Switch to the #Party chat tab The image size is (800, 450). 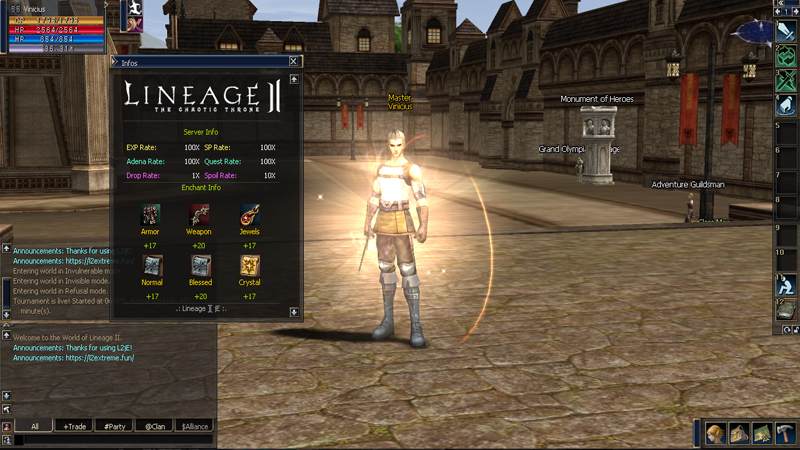[115, 426]
